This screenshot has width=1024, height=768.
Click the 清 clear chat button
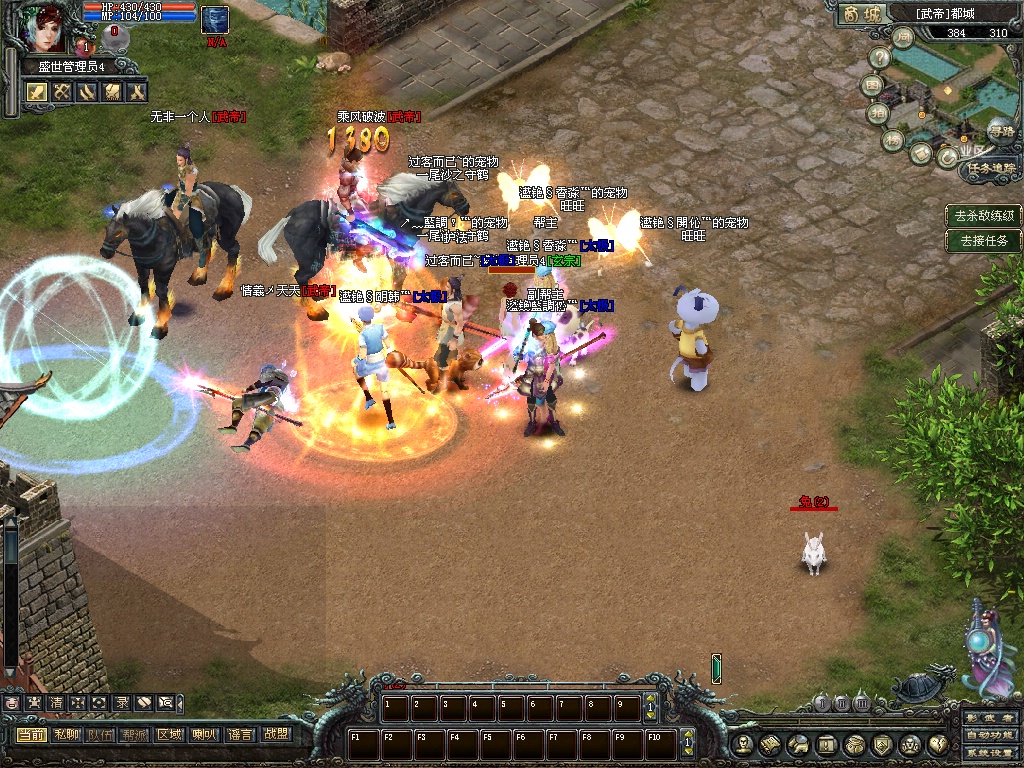(x=56, y=703)
